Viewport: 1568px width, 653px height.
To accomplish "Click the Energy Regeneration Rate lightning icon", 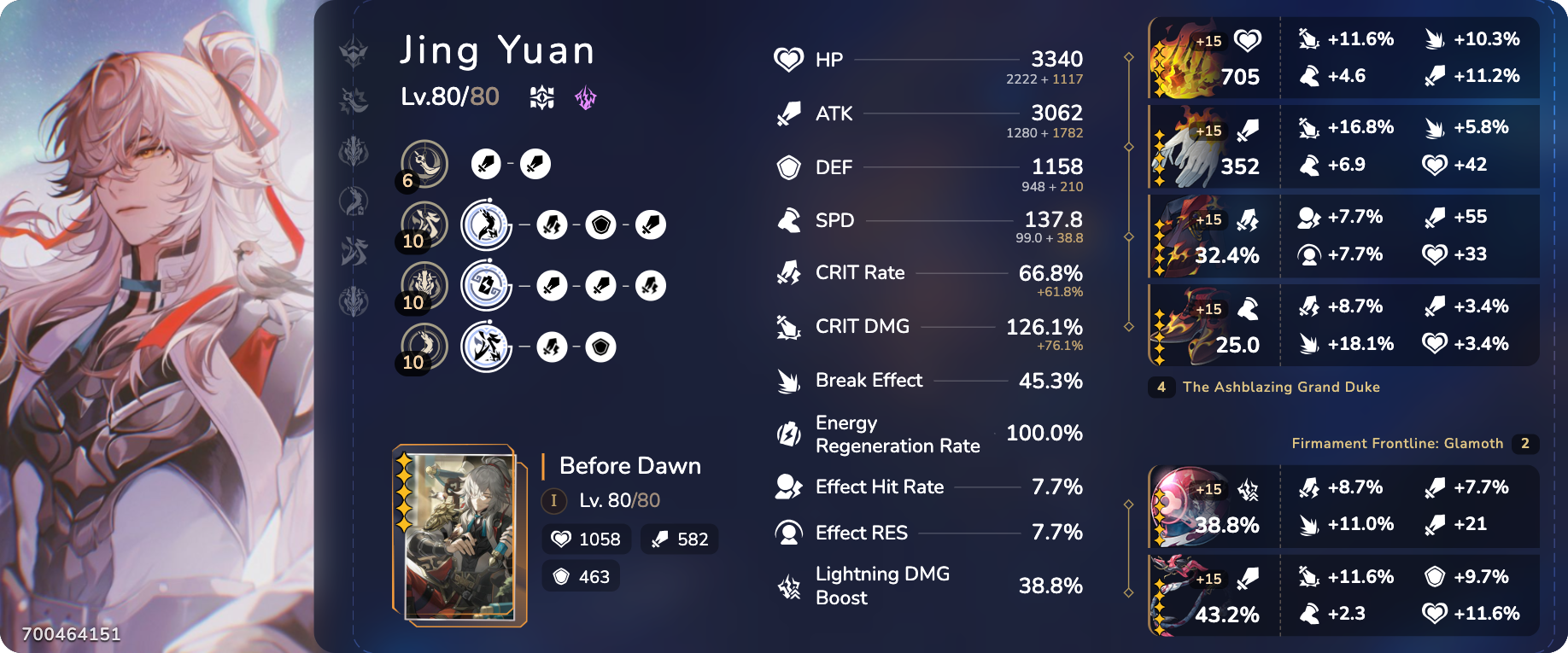I will [787, 434].
